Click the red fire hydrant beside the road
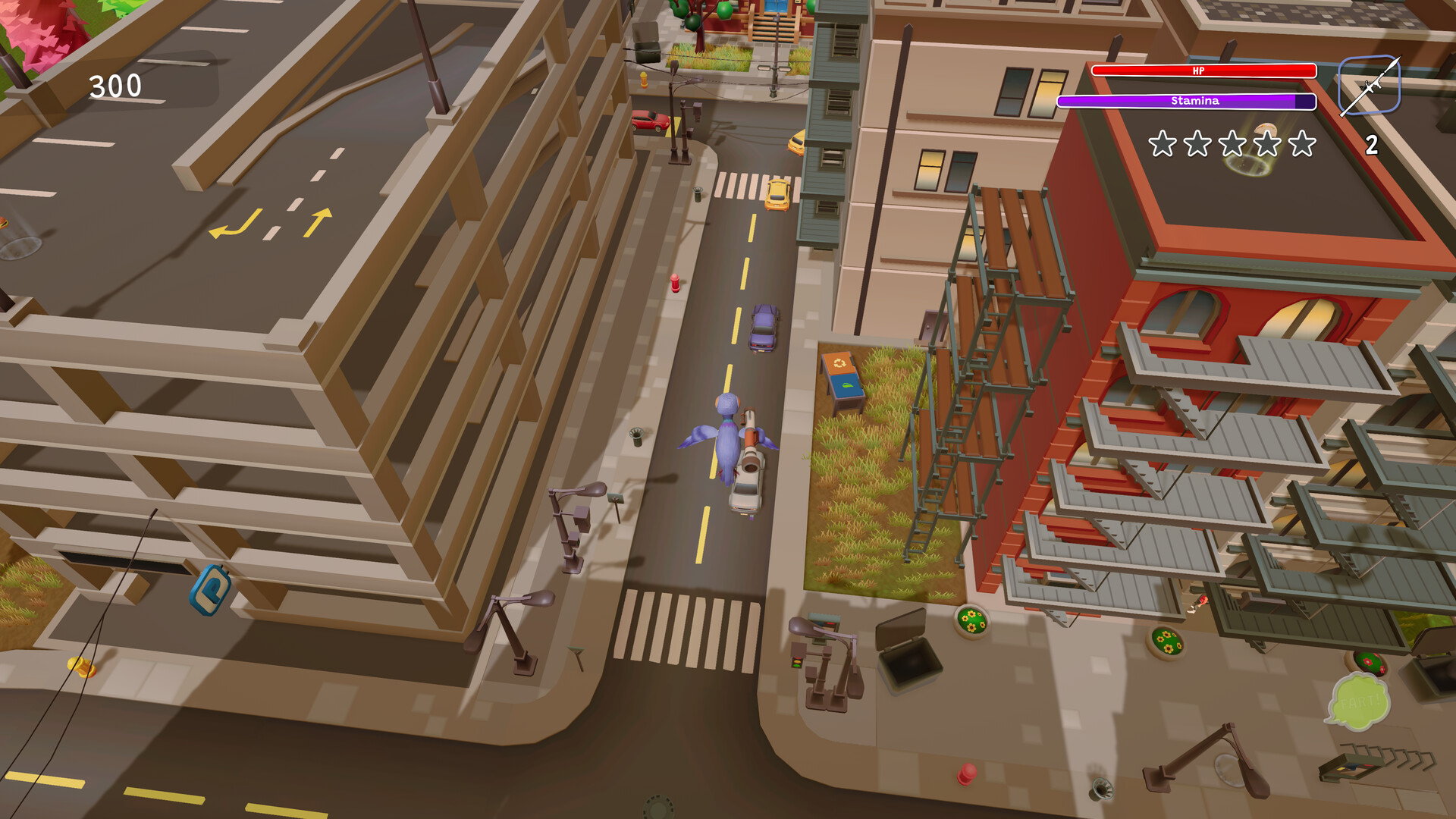 click(x=673, y=284)
